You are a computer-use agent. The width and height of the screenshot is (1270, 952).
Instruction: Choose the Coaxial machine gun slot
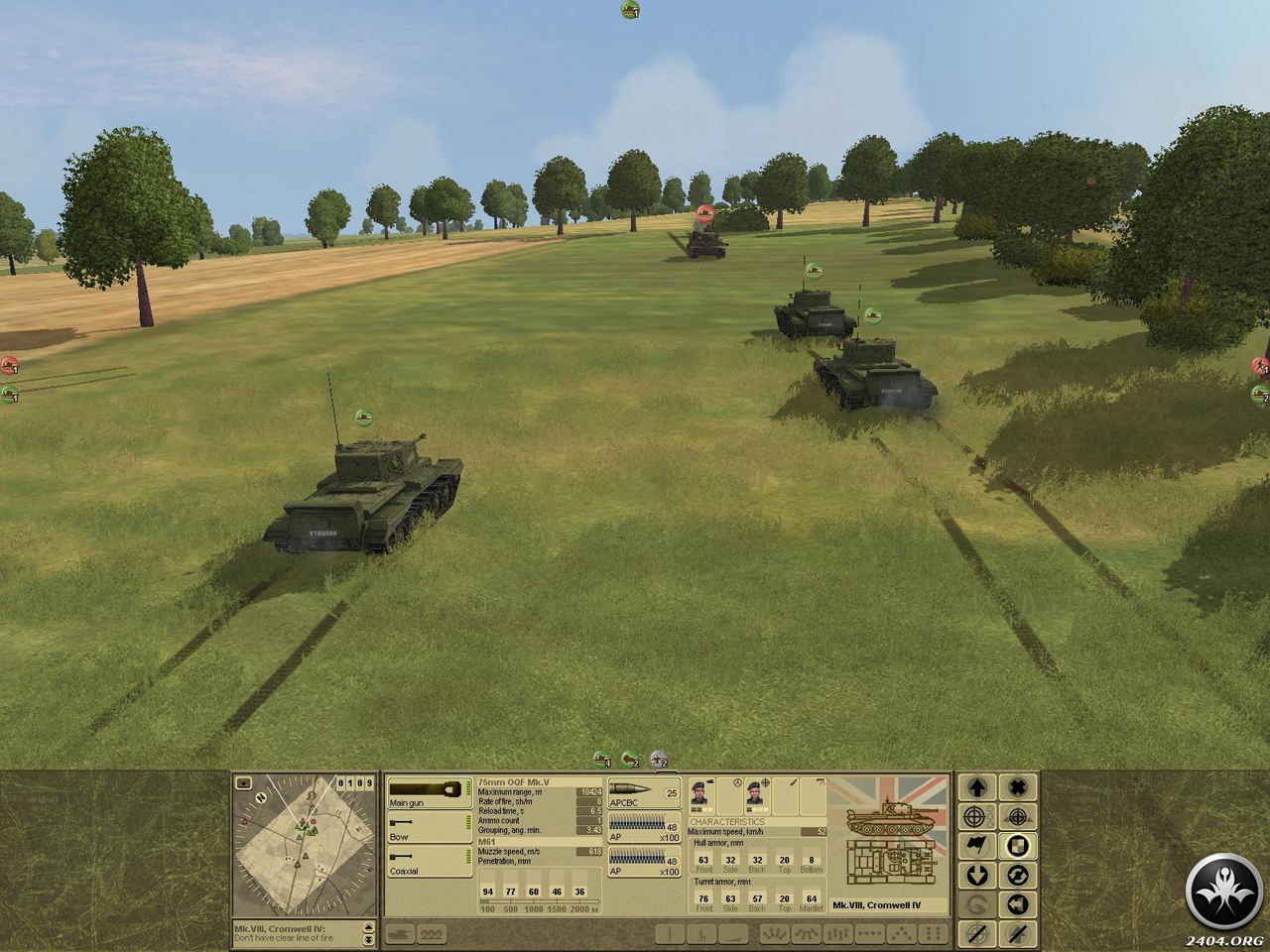[x=429, y=863]
